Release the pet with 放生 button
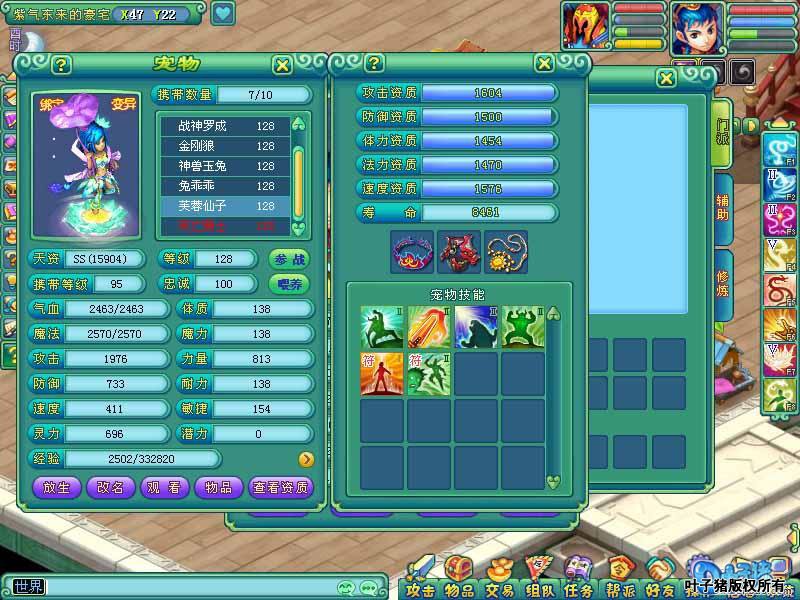800x600 pixels. (x=57, y=487)
